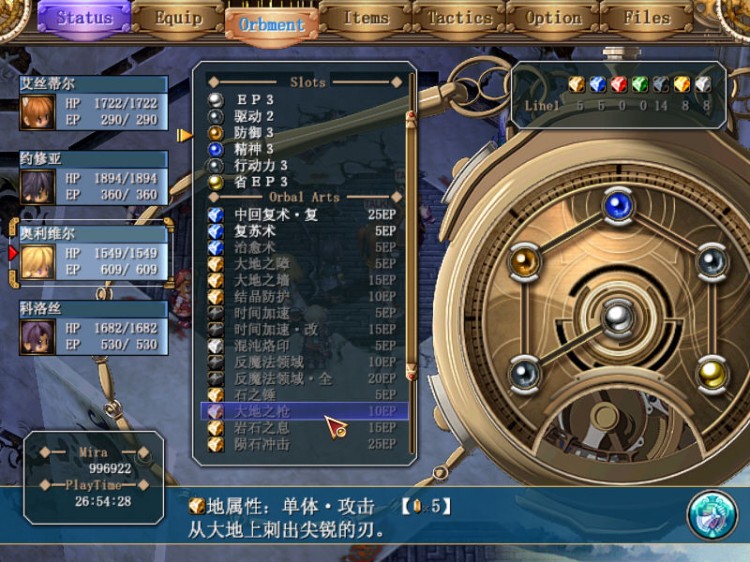
Task: Go to the Tactics tab
Action: [x=460, y=18]
